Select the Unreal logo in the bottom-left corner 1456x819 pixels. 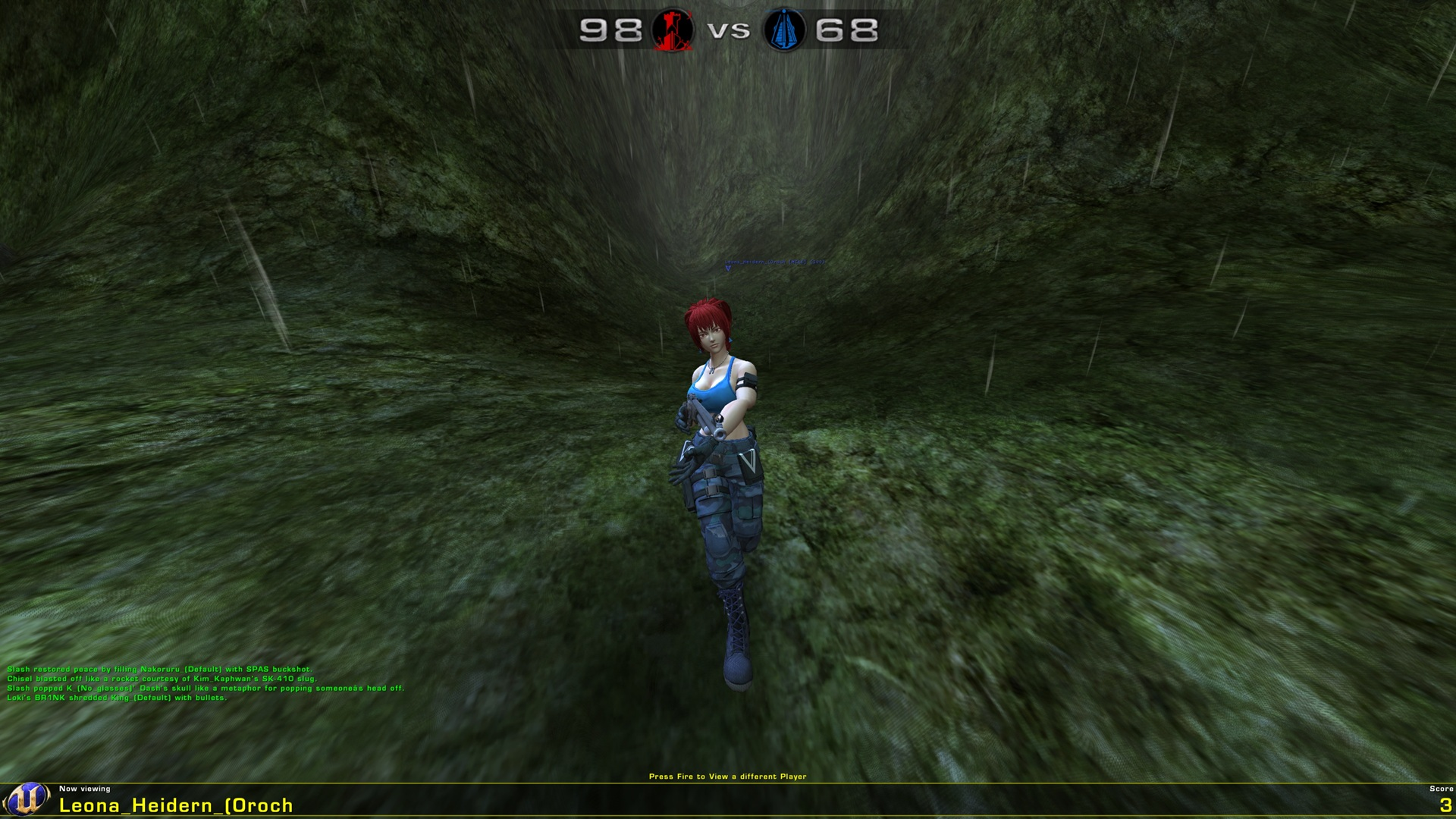click(x=25, y=797)
